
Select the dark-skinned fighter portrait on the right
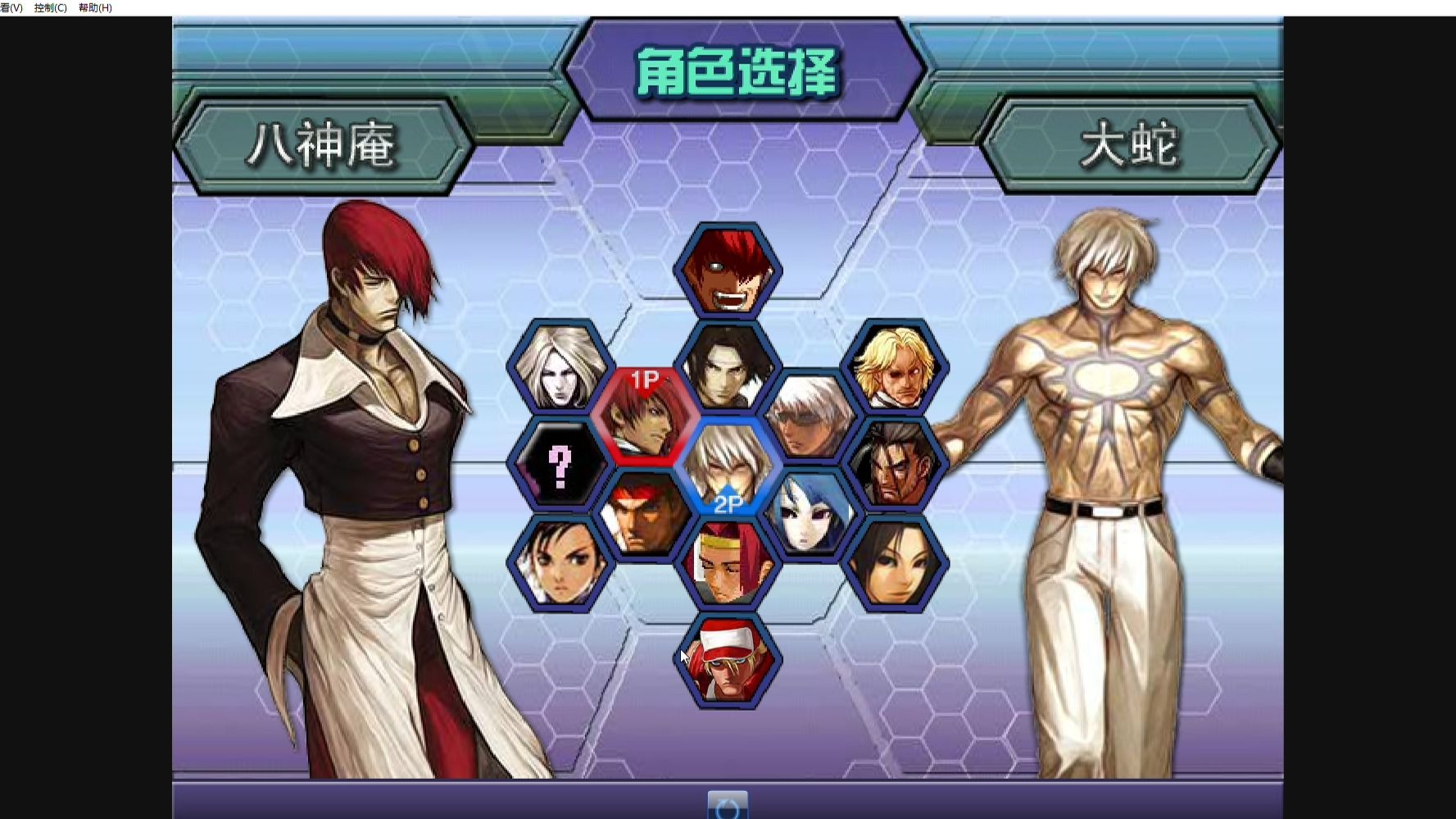pyautogui.click(x=896, y=461)
